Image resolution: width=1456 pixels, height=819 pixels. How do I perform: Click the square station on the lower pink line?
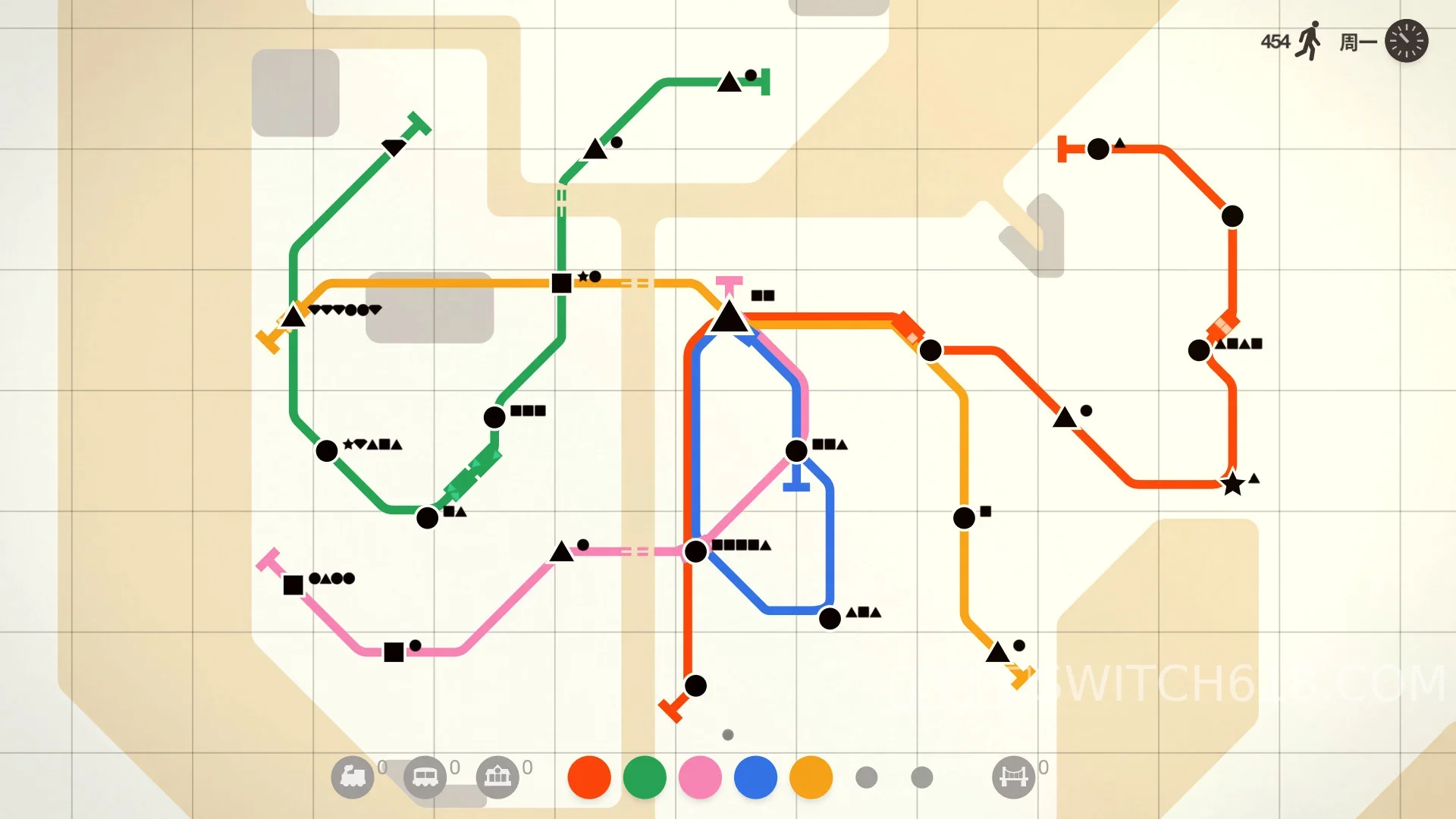click(x=395, y=651)
